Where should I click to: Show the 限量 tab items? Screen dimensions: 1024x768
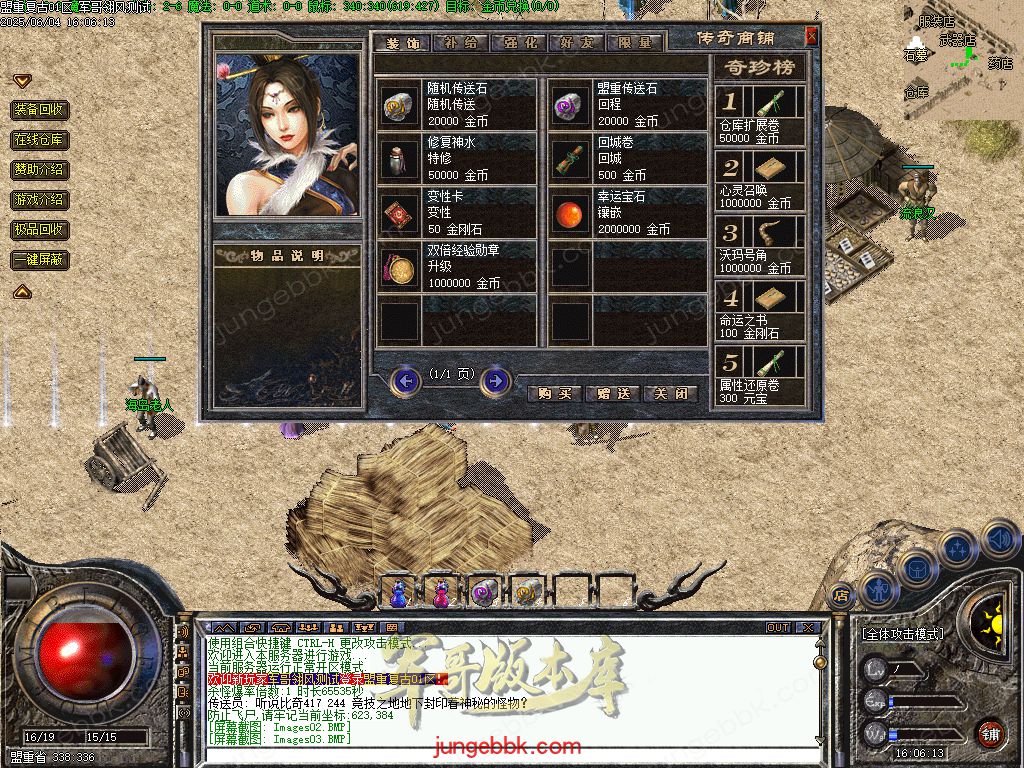(634, 43)
